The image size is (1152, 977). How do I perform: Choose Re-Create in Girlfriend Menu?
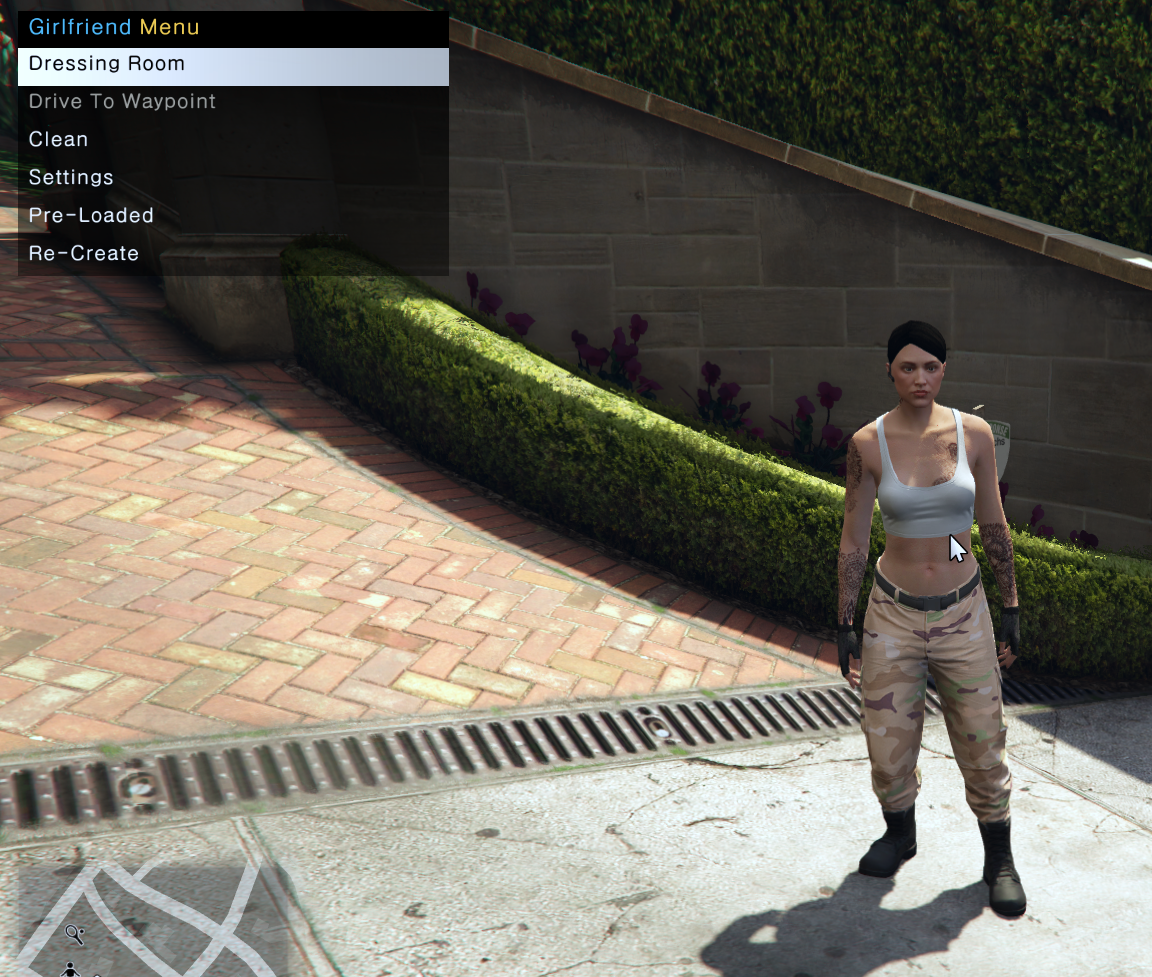84,254
